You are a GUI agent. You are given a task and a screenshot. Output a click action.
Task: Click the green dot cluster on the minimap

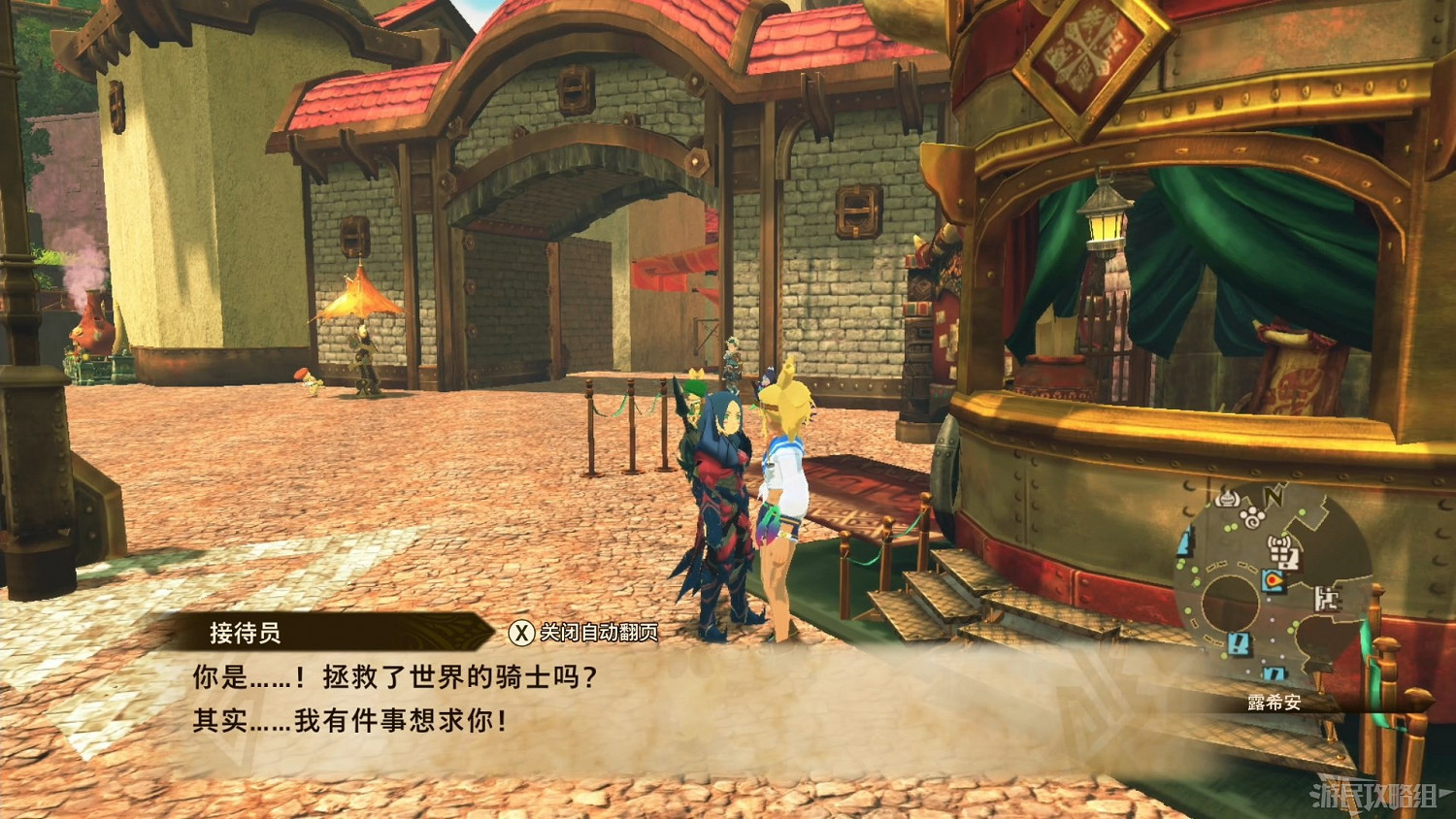1228,525
